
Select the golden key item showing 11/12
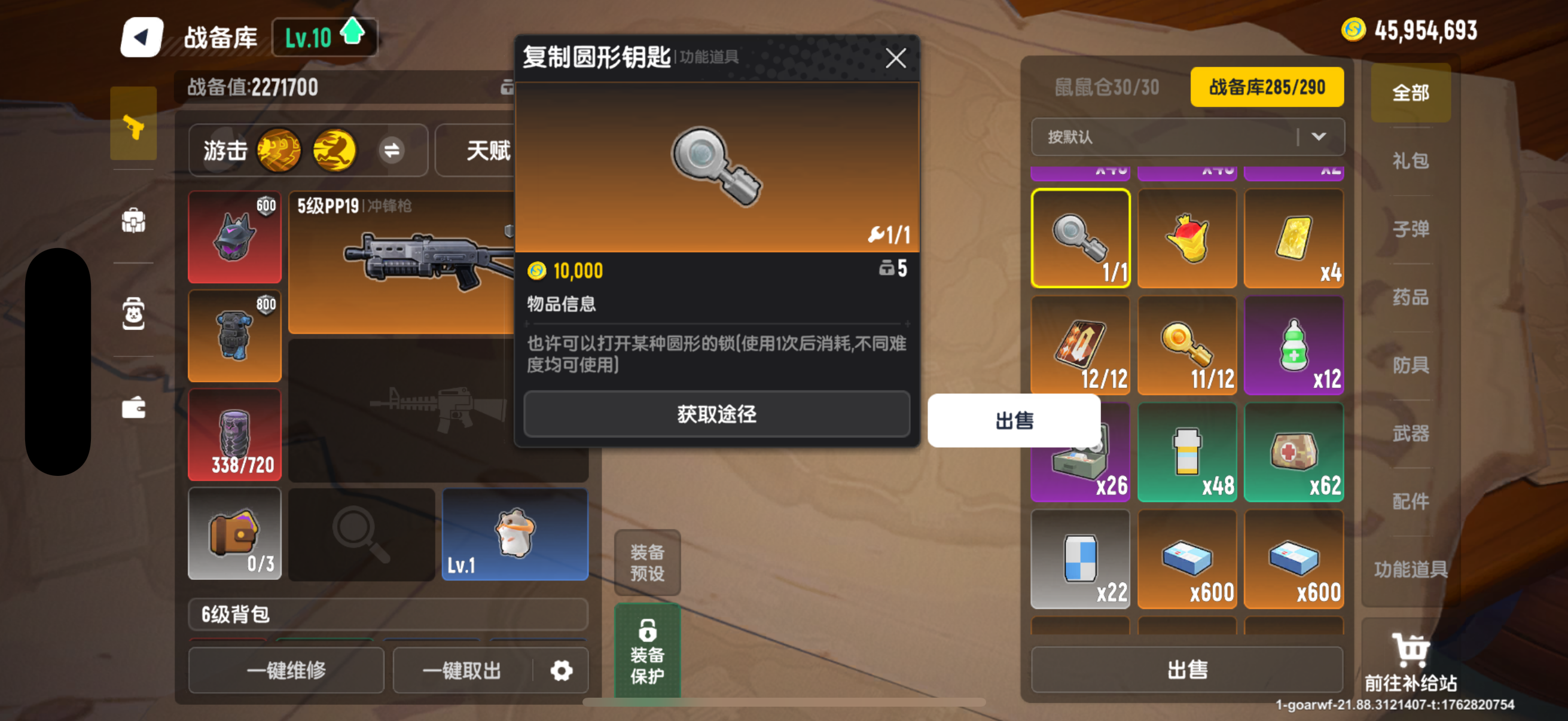click(x=1187, y=346)
